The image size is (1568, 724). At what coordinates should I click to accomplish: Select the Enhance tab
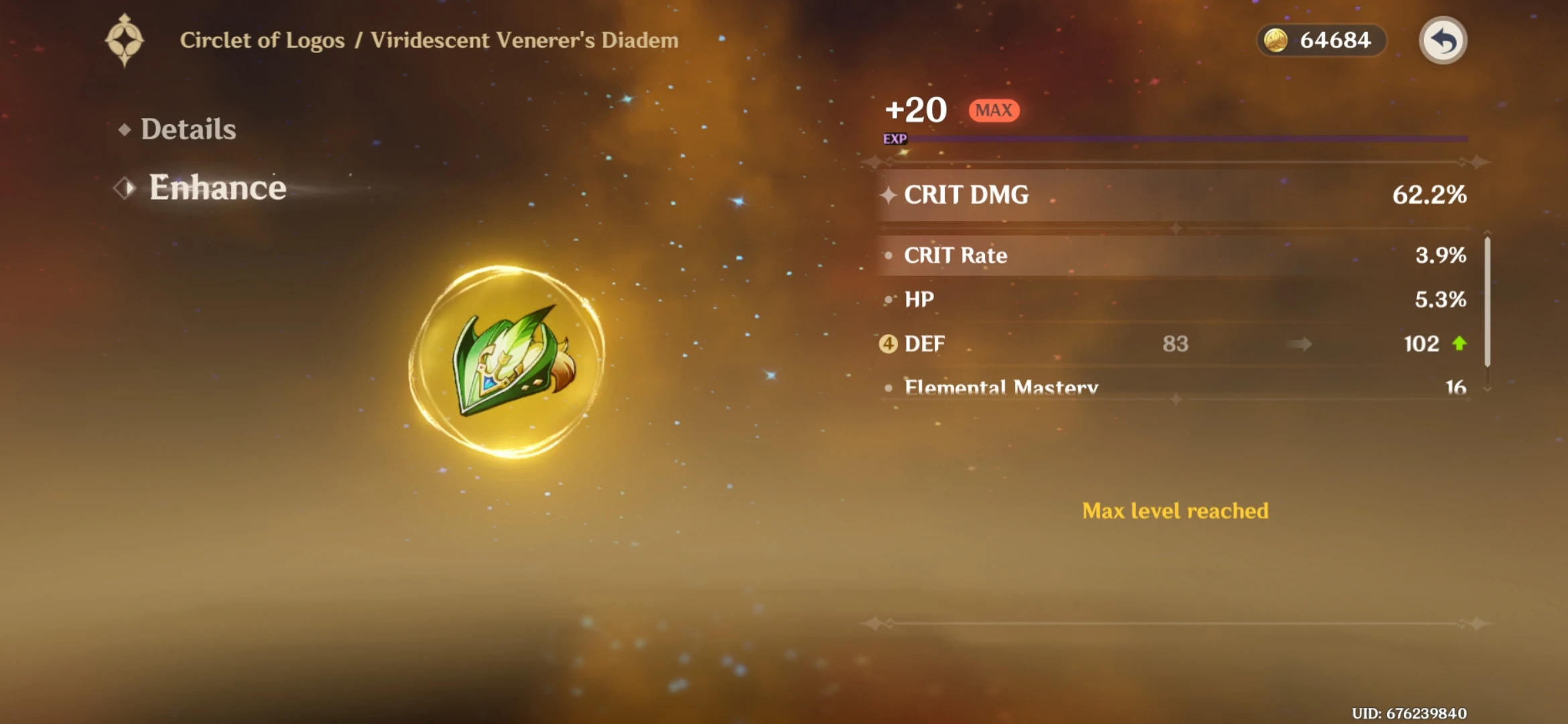pos(216,188)
